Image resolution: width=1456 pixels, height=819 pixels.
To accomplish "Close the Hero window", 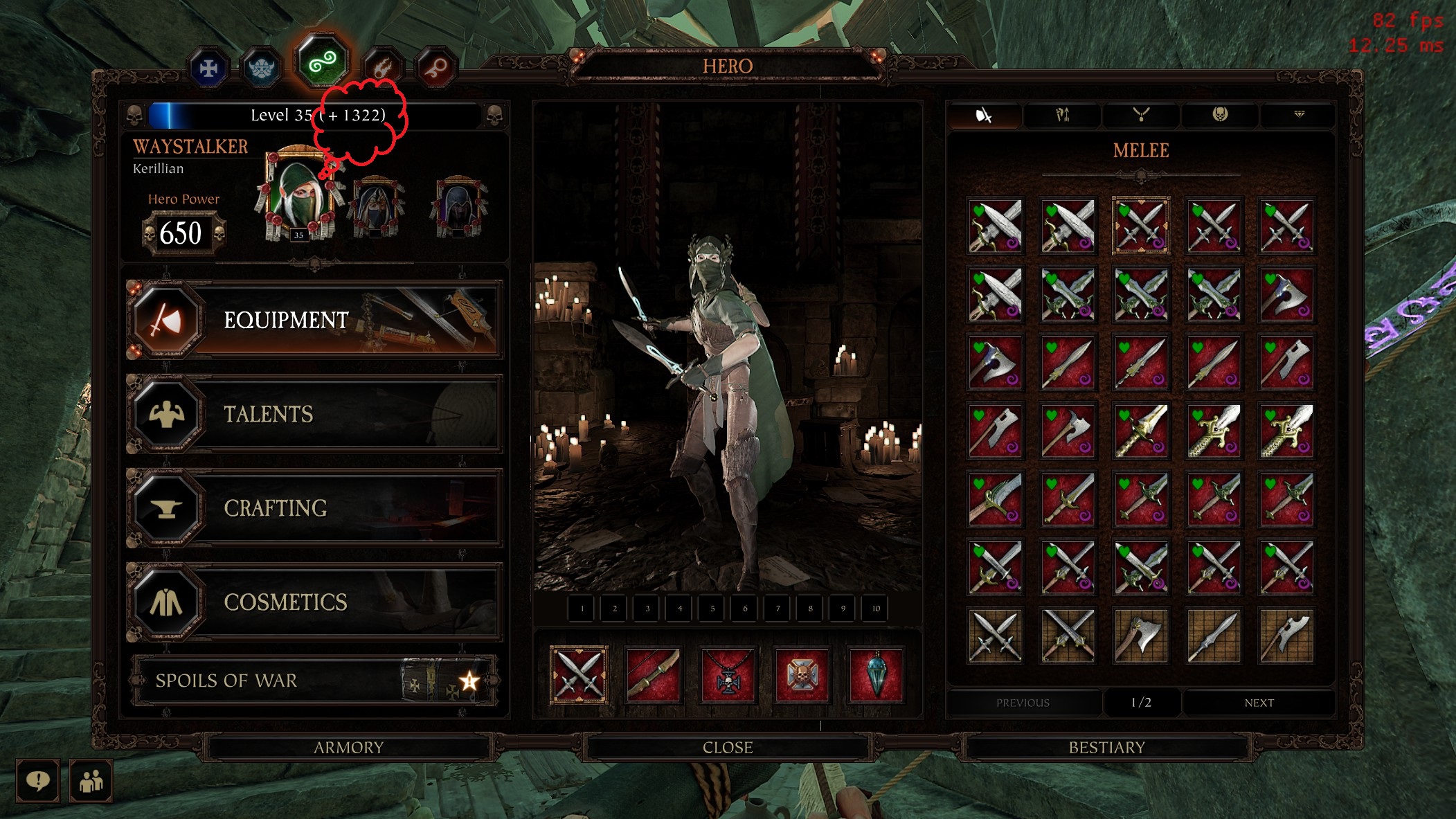I will coord(727,748).
